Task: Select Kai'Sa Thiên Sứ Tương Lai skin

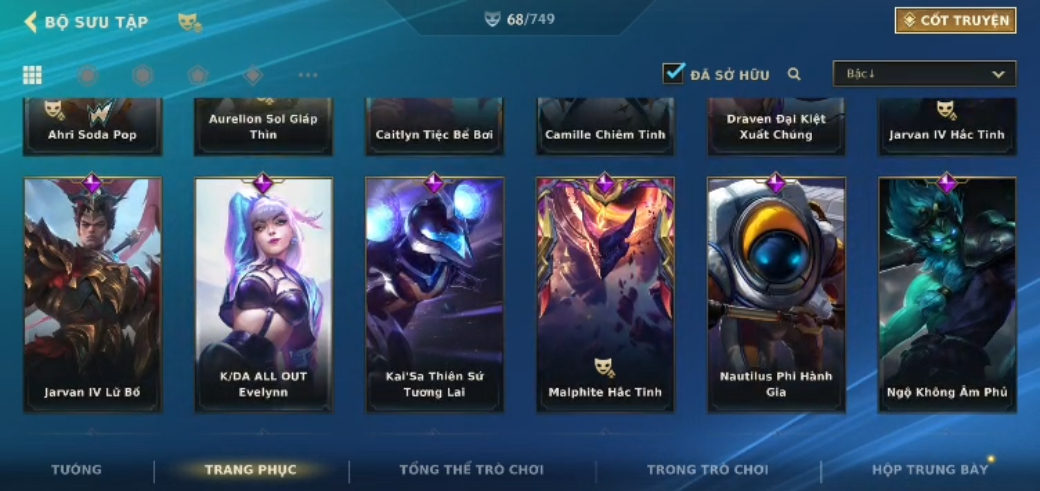Action: click(x=434, y=294)
